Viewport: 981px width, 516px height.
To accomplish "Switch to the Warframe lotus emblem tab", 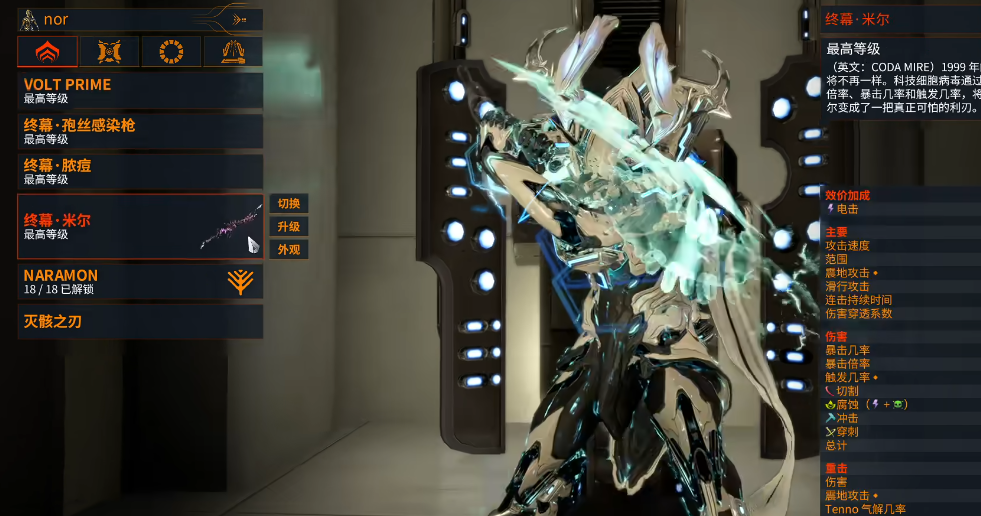I will tap(47, 51).
